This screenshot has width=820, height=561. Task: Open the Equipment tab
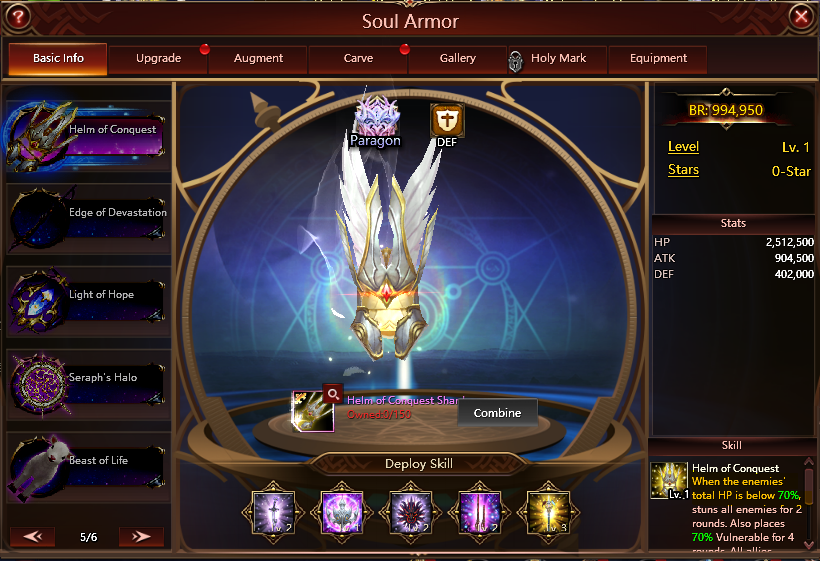pos(658,59)
